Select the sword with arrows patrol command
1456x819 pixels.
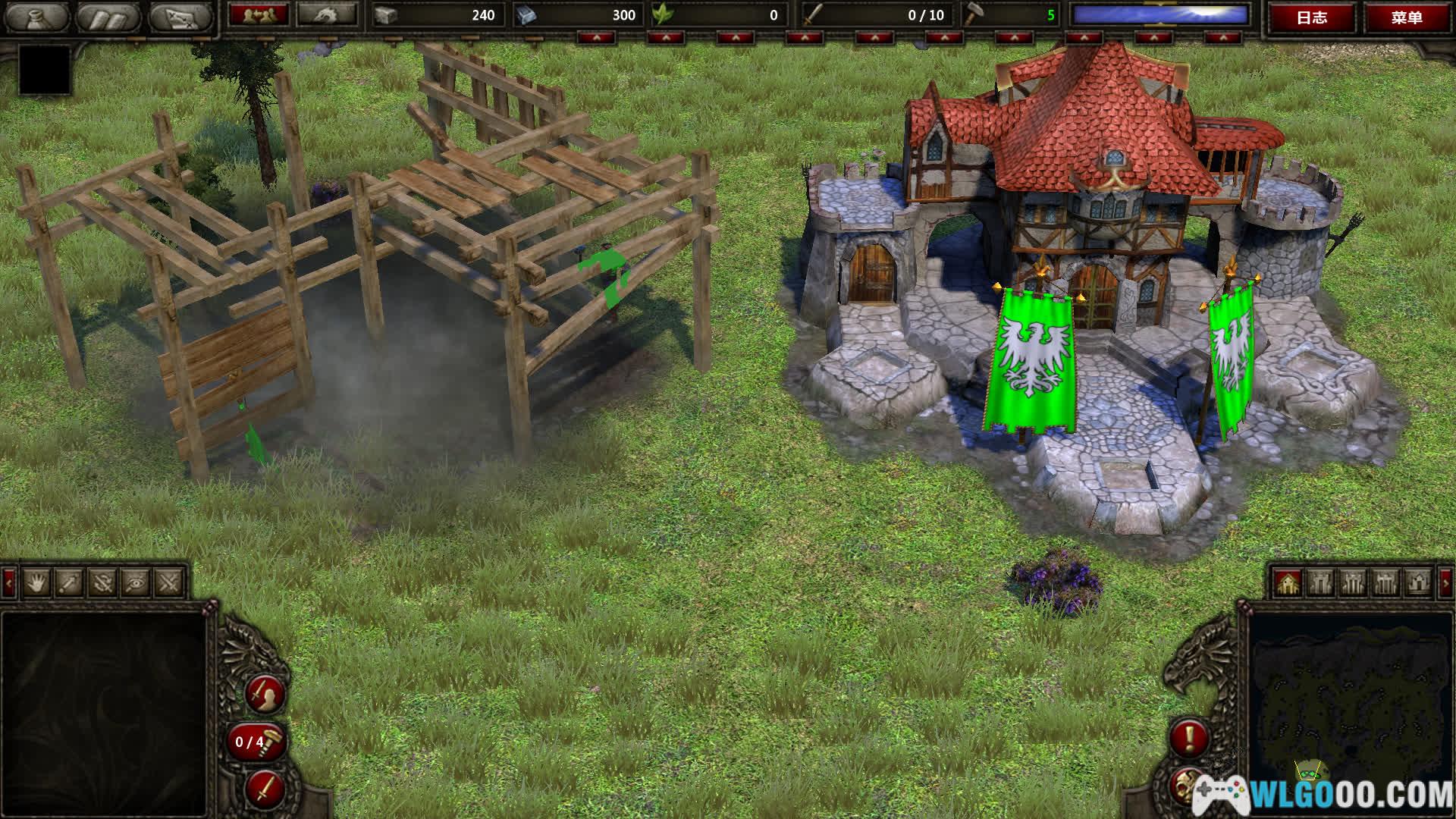103,582
